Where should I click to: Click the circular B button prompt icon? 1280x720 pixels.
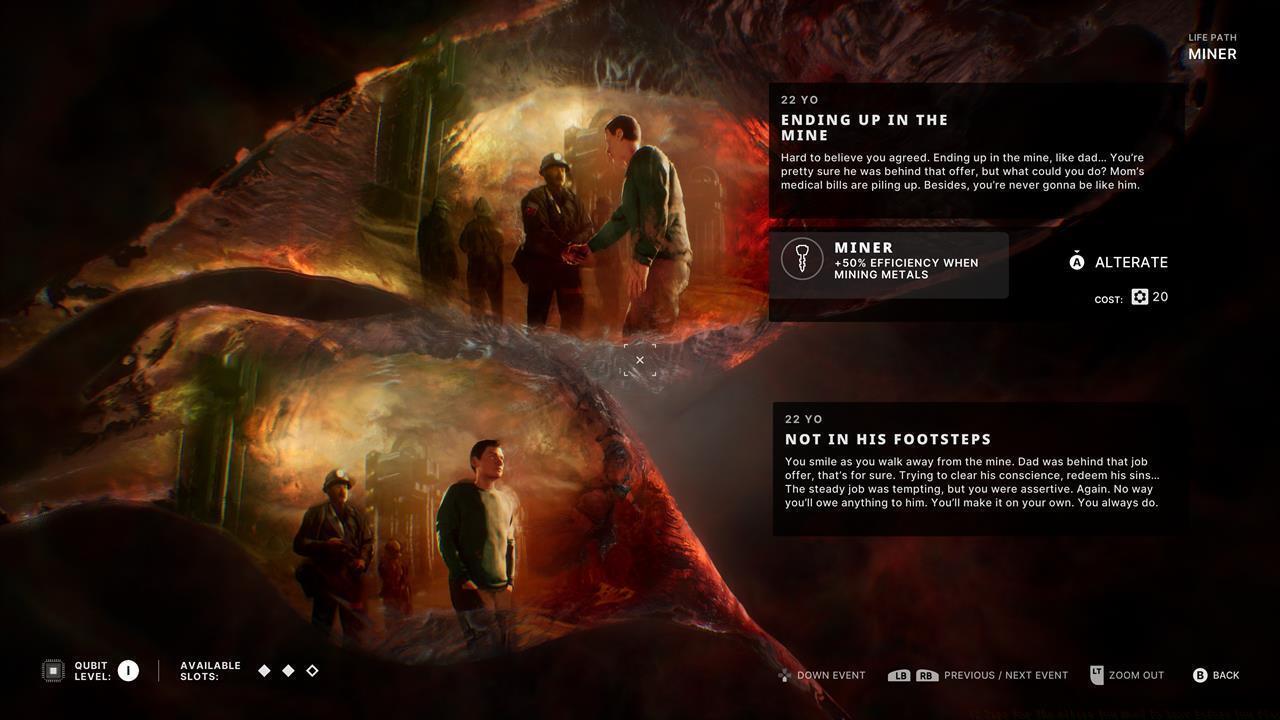(x=1200, y=675)
